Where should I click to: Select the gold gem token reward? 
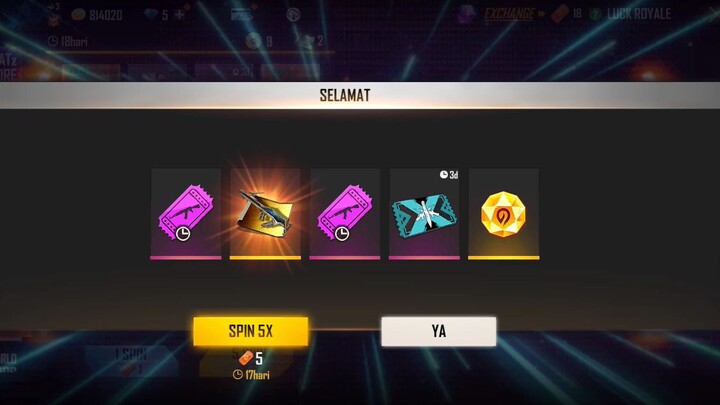[x=503, y=213]
